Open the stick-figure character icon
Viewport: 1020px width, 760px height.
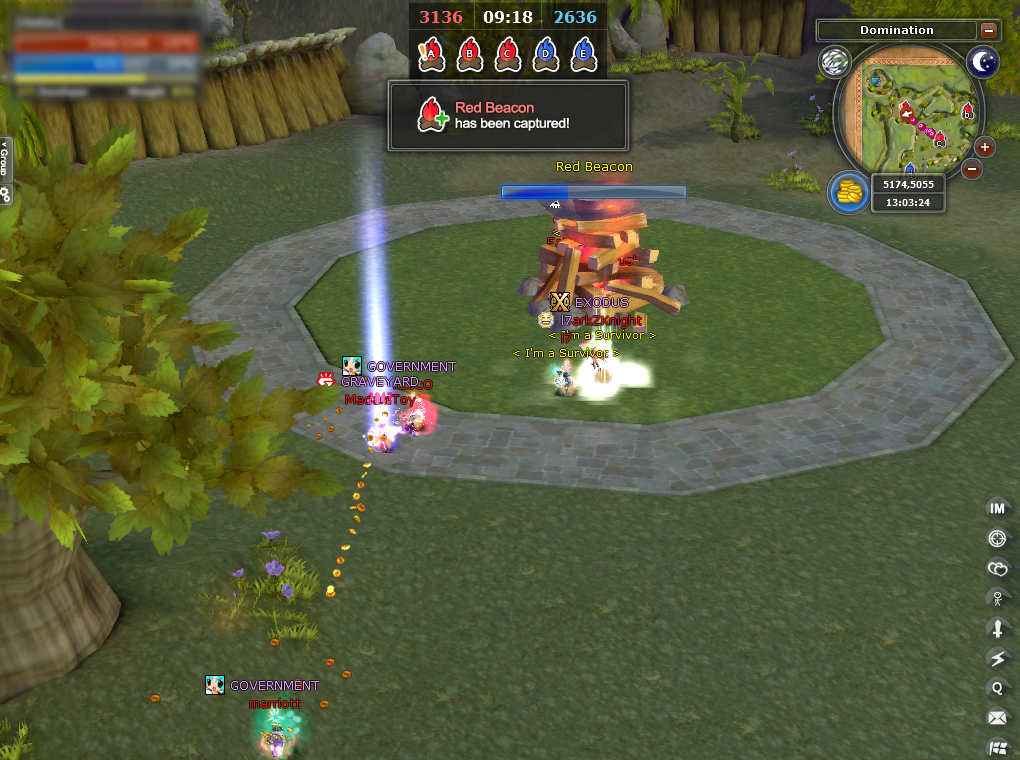coord(997,599)
